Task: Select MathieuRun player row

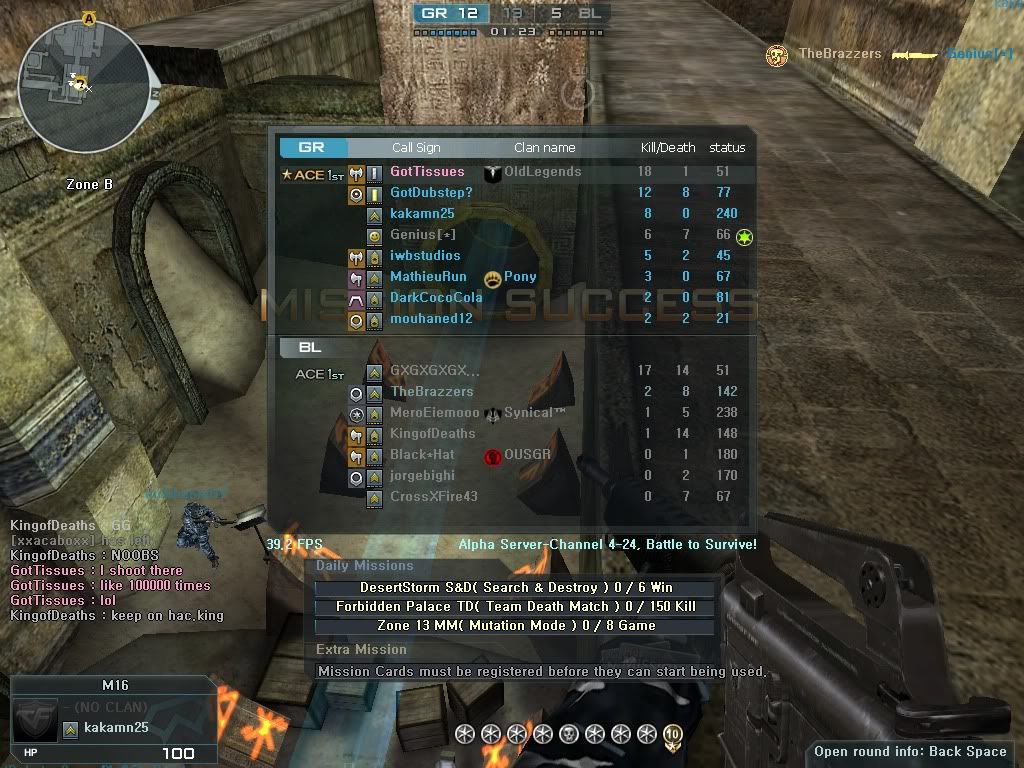Action: pyautogui.click(x=428, y=277)
